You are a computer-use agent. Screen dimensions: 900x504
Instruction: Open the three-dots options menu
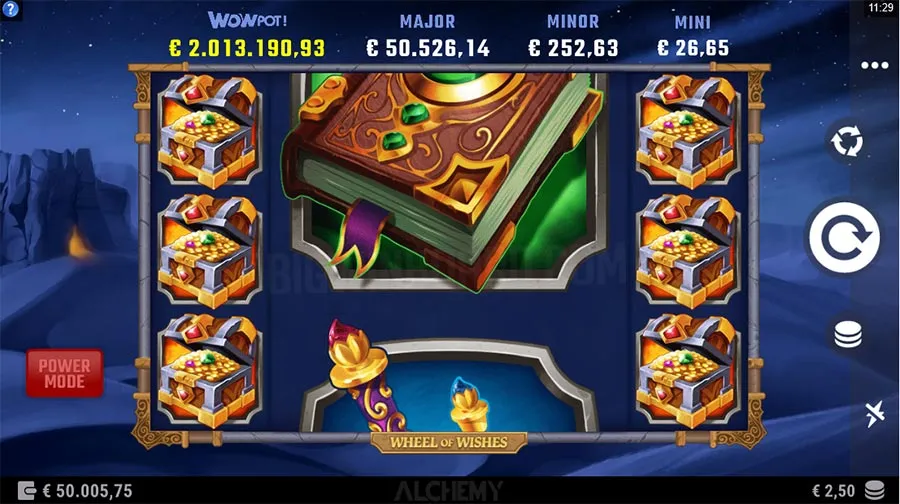874,66
